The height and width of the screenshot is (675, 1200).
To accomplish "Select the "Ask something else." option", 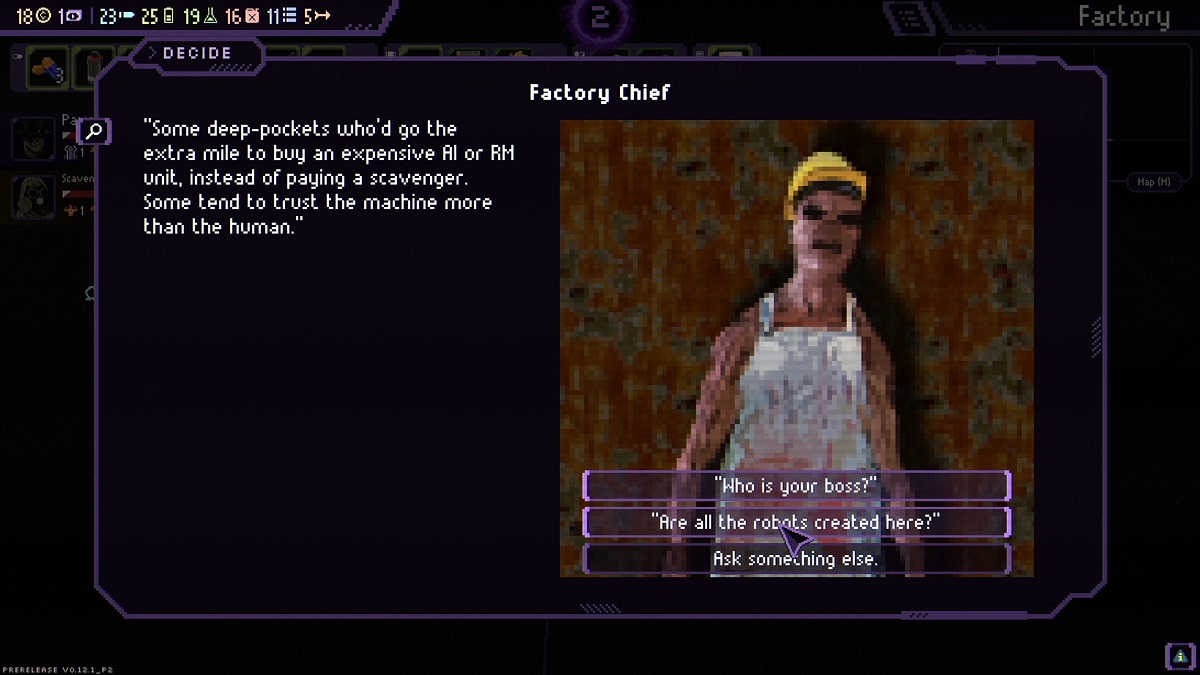I will click(796, 559).
